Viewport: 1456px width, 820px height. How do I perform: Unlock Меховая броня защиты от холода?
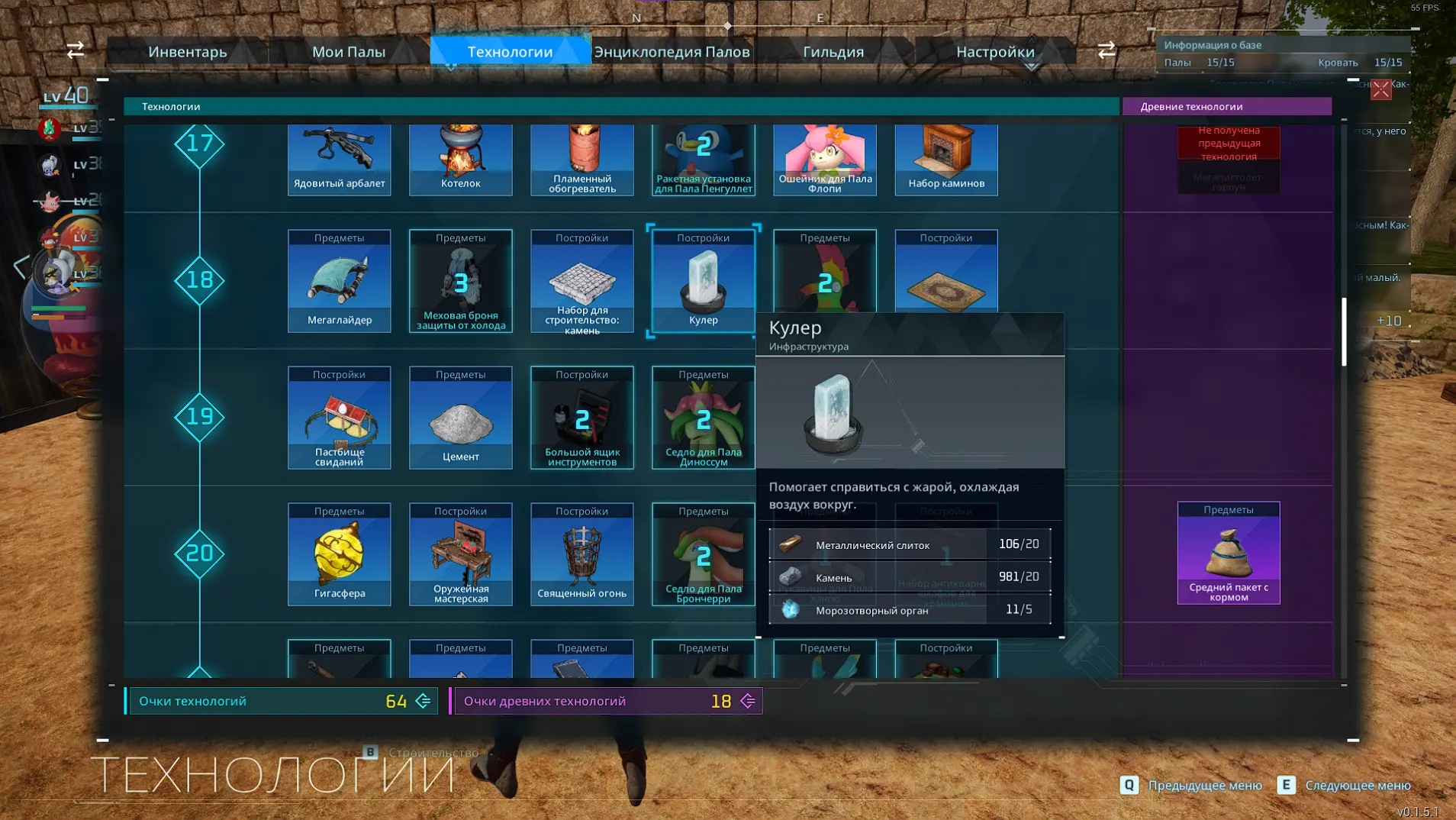tap(461, 281)
